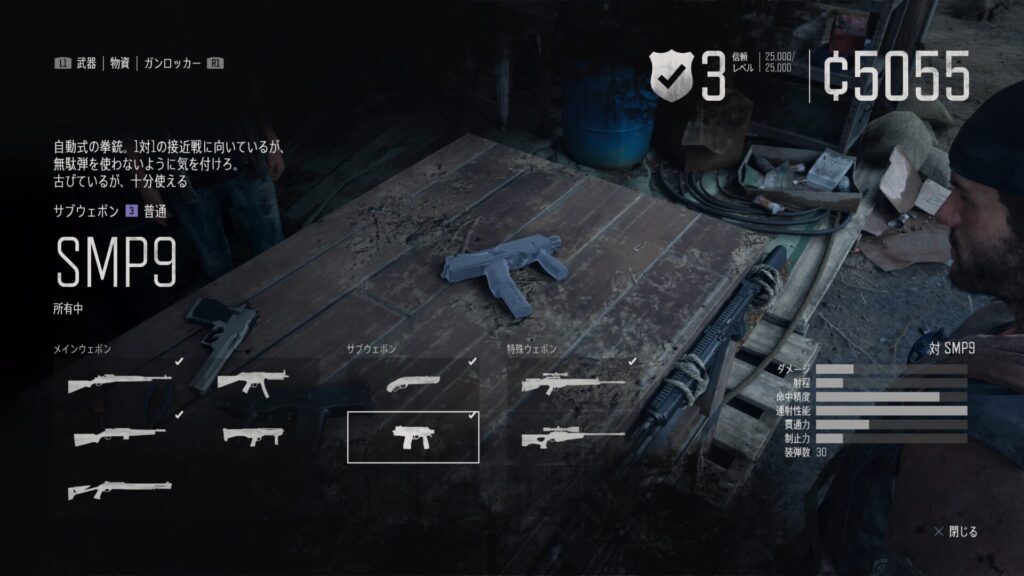Image resolution: width=1024 pixels, height=576 pixels.
Task: Choose the checkmarked scoped sniper rifle
Action: (x=572, y=384)
